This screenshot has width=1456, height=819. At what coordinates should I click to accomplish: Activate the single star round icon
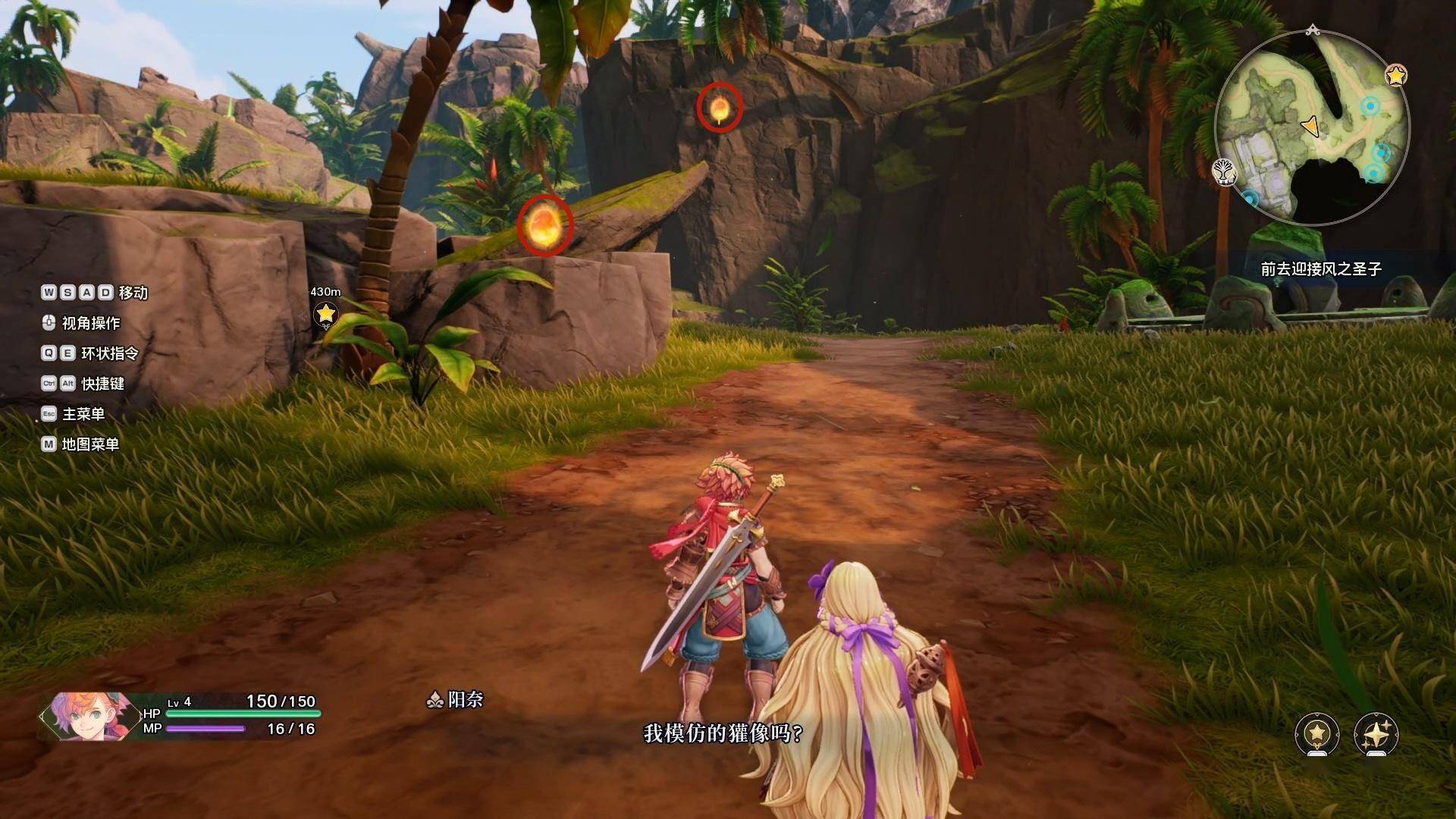click(x=1317, y=733)
